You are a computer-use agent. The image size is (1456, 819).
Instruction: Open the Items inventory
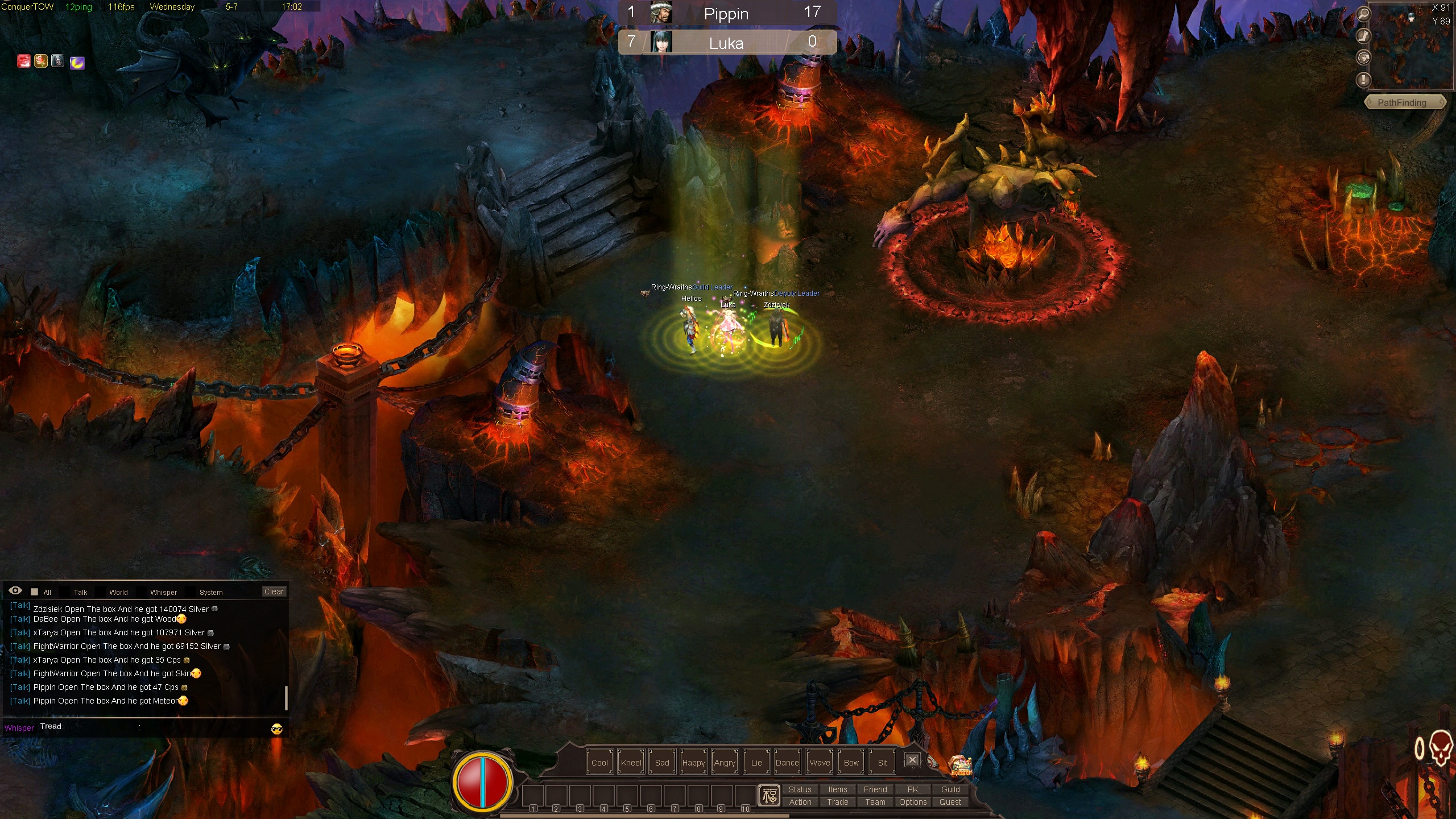pos(837,789)
